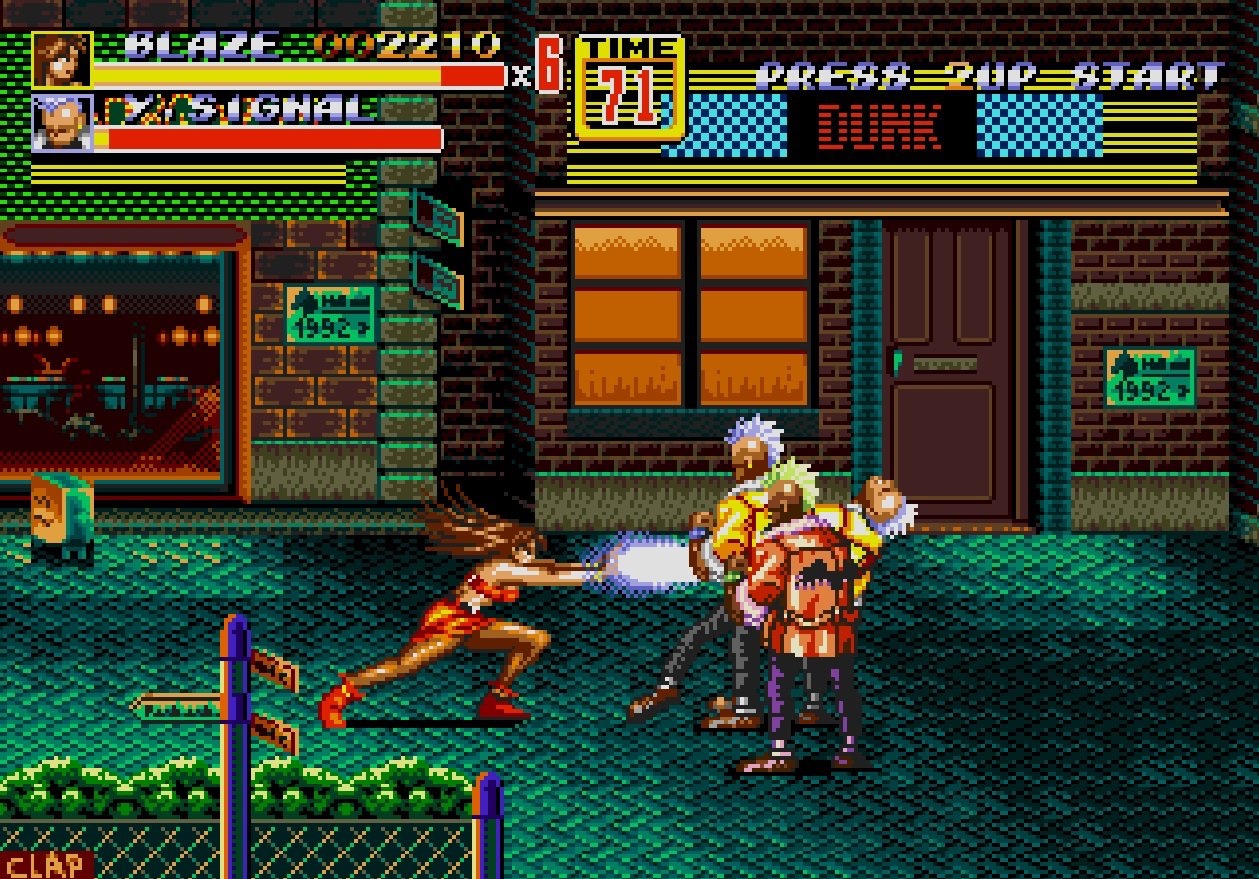Select the Signal enemy portrait
Image resolution: width=1259 pixels, height=879 pixels.
click(62, 123)
